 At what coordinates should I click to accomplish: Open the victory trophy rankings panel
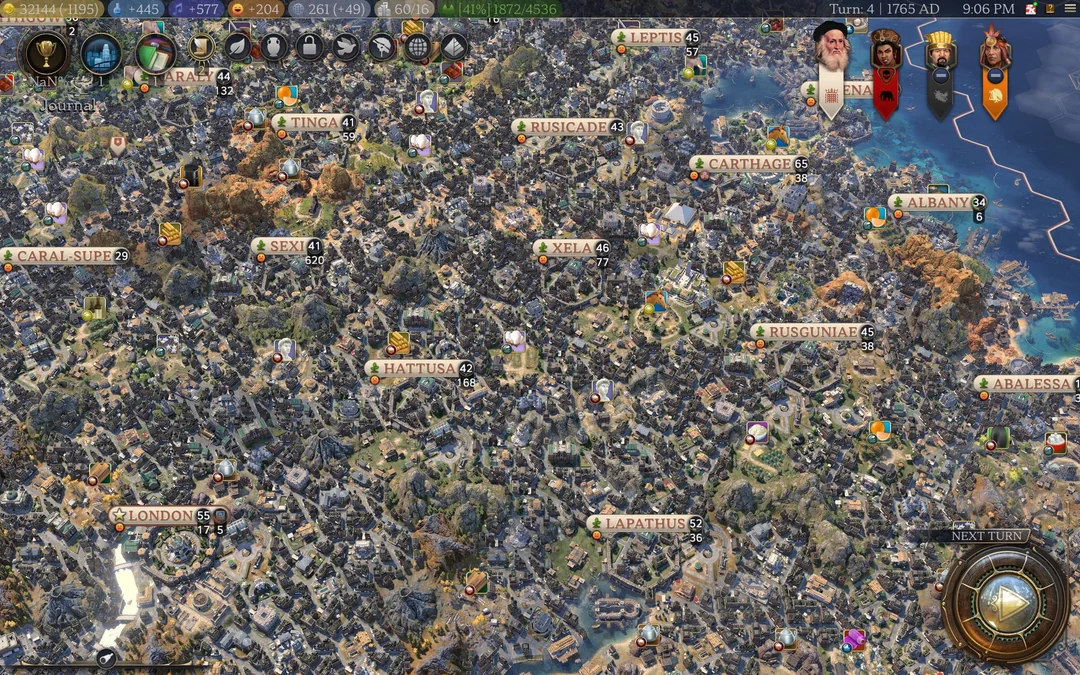coord(44,54)
